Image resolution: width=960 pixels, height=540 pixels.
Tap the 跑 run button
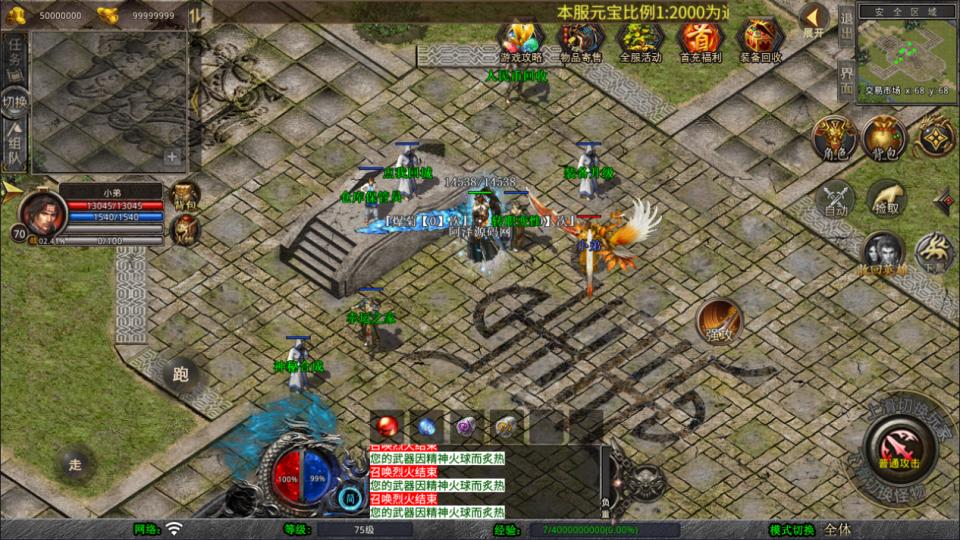[x=181, y=374]
